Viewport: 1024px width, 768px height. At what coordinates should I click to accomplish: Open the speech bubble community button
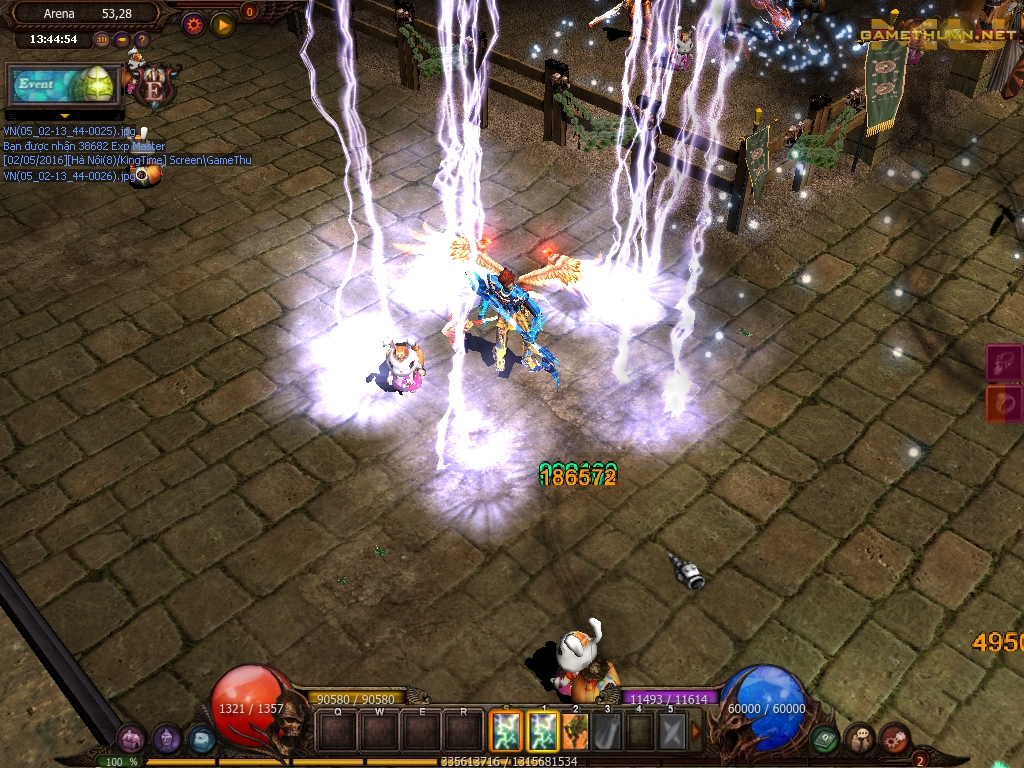point(860,739)
